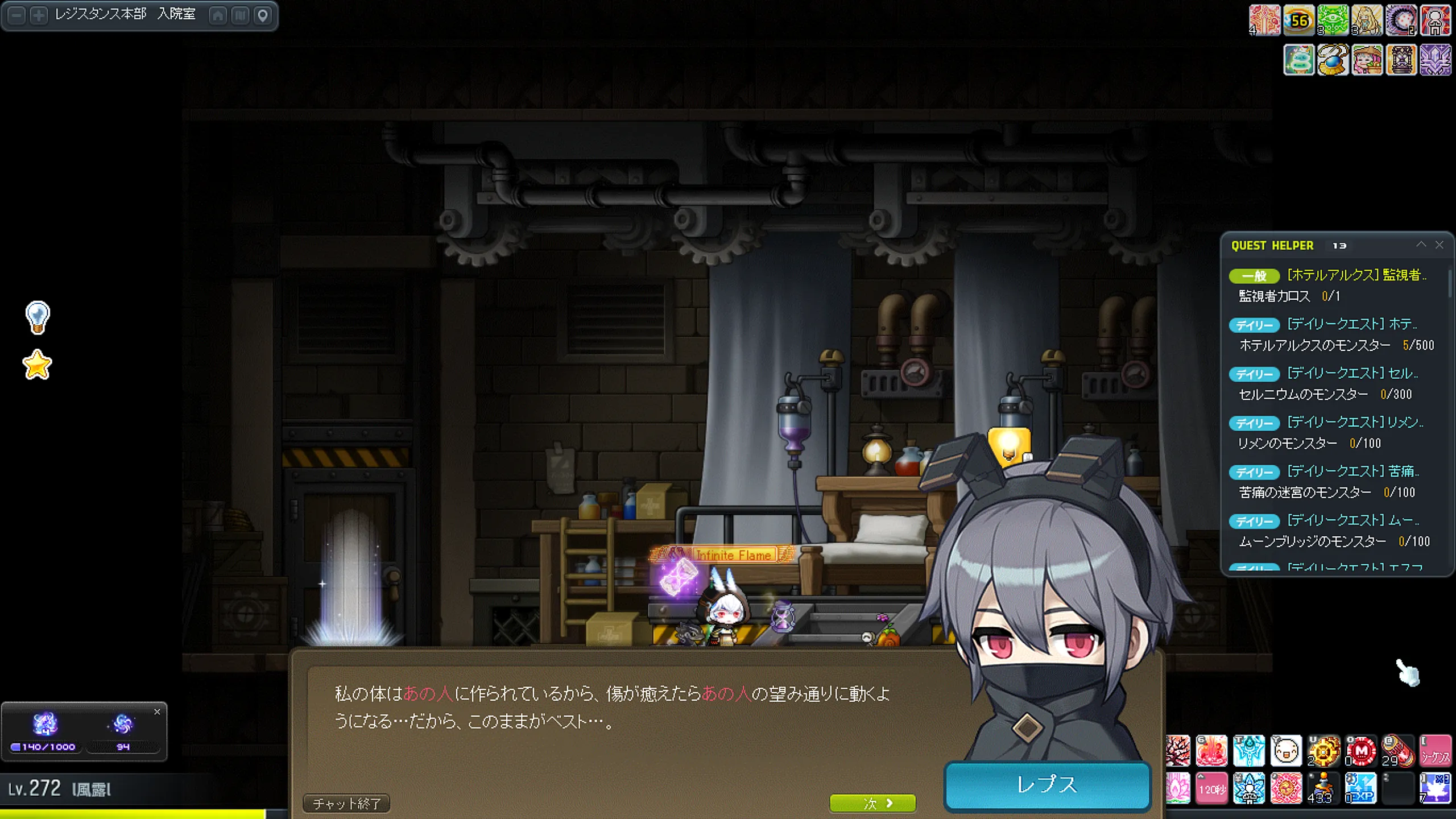The height and width of the screenshot is (819, 1456).
Task: Use the red M coin hotkey slot
Action: (1361, 751)
